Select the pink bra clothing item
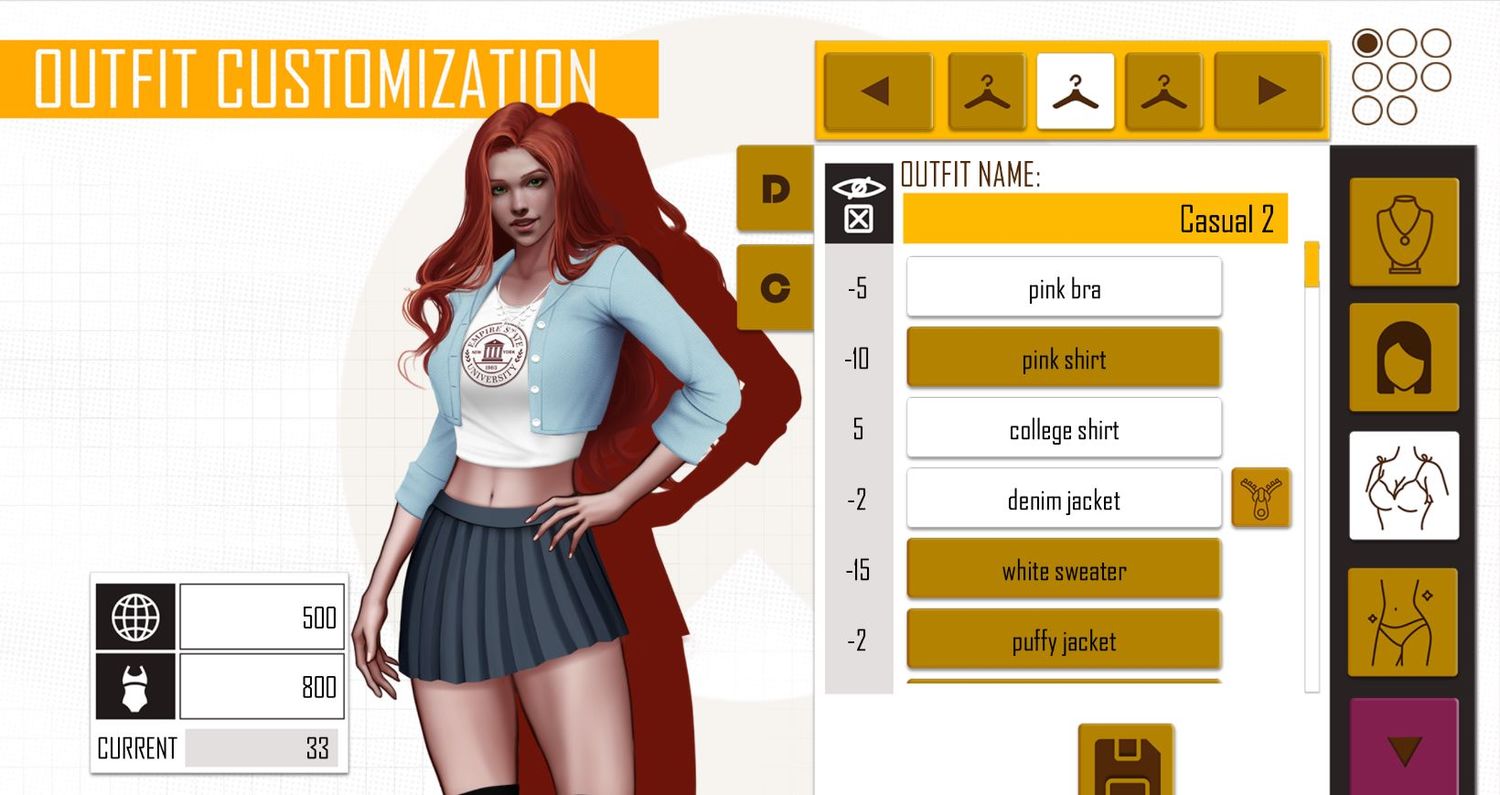This screenshot has width=1500, height=795. [1063, 288]
